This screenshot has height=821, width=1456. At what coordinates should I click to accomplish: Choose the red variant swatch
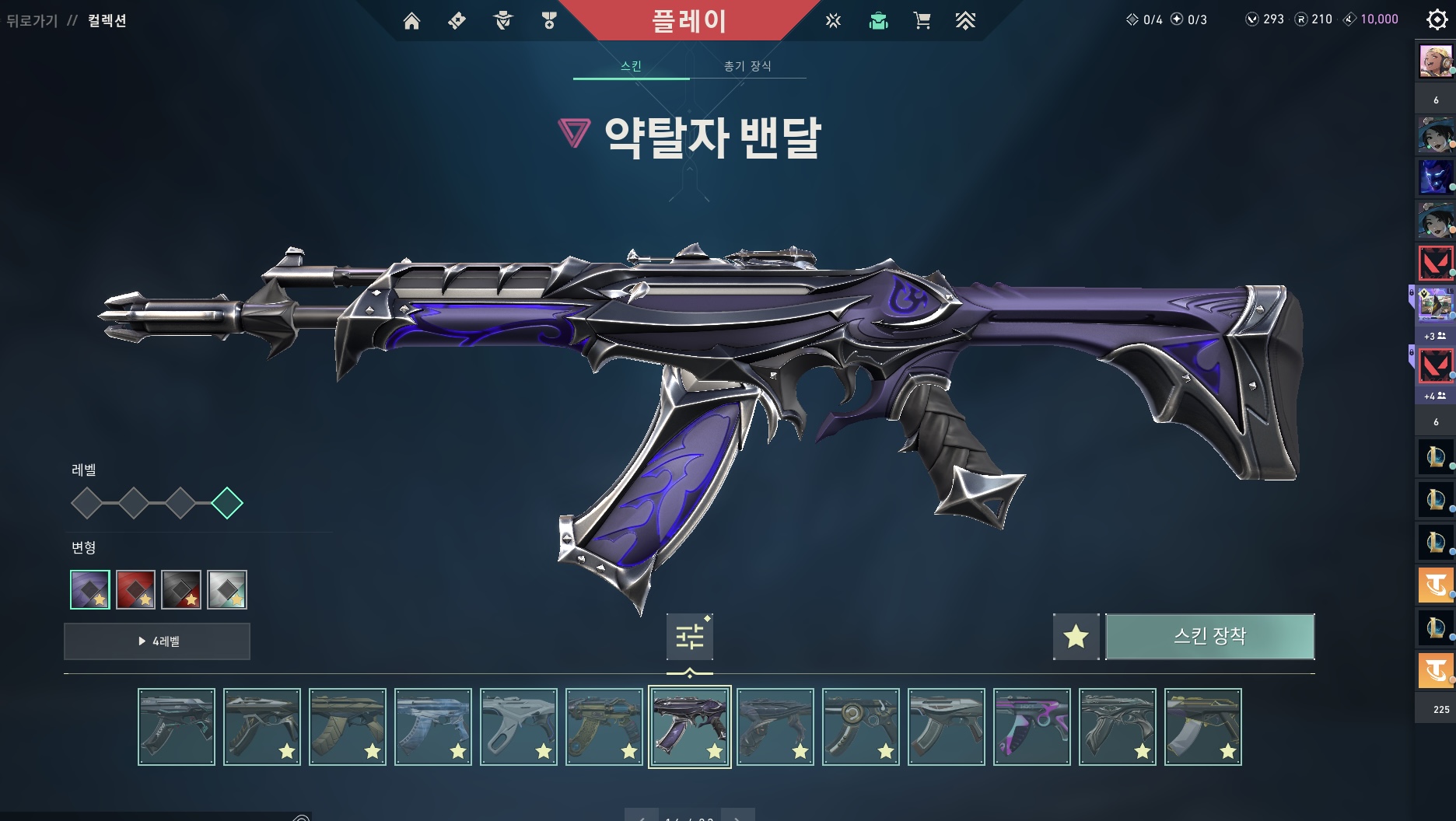(x=135, y=589)
